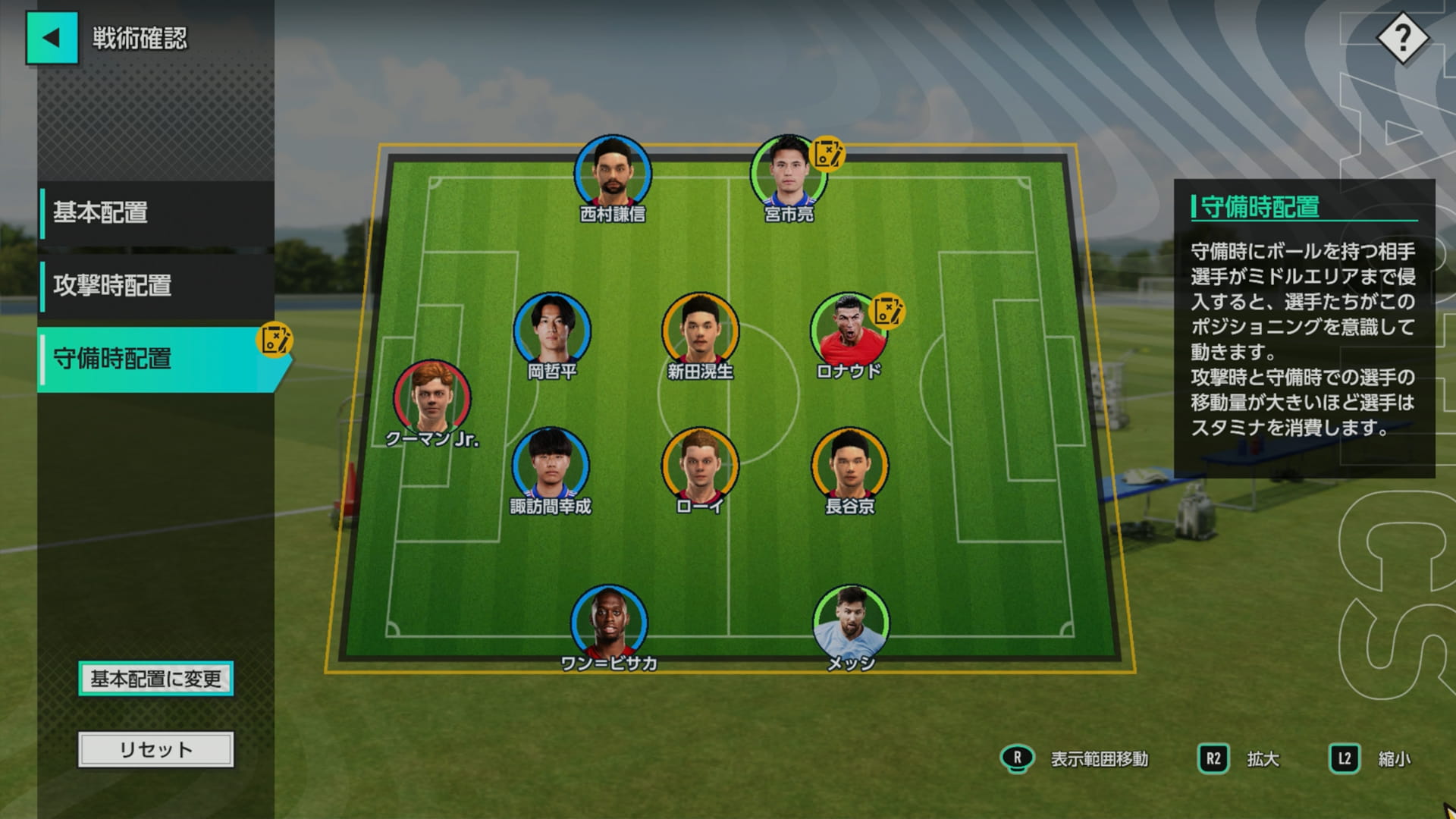Choose the メッシ player token
Image resolution: width=1456 pixels, height=819 pixels.
pos(850,622)
